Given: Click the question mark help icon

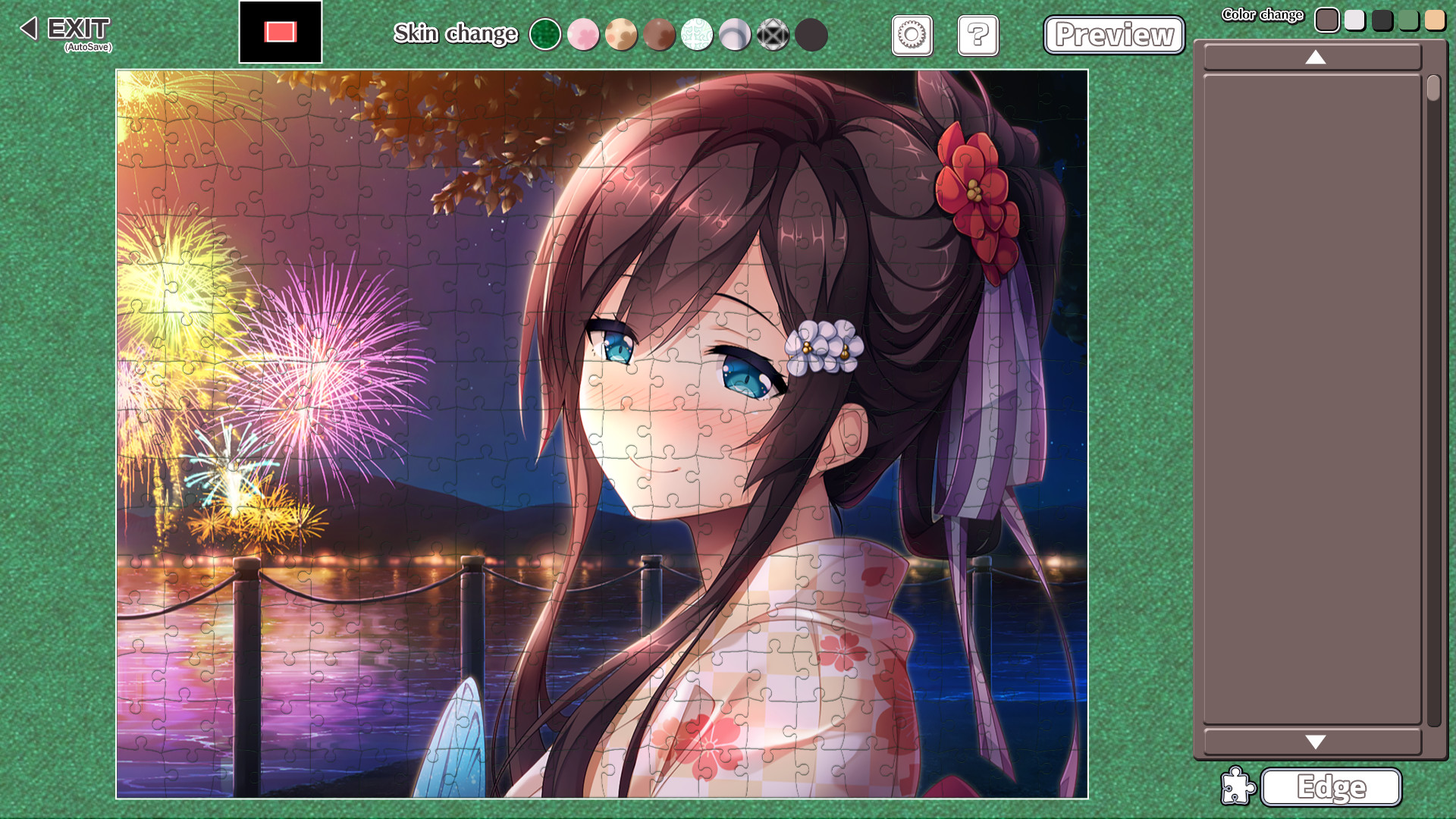Looking at the screenshot, I should tap(977, 35).
